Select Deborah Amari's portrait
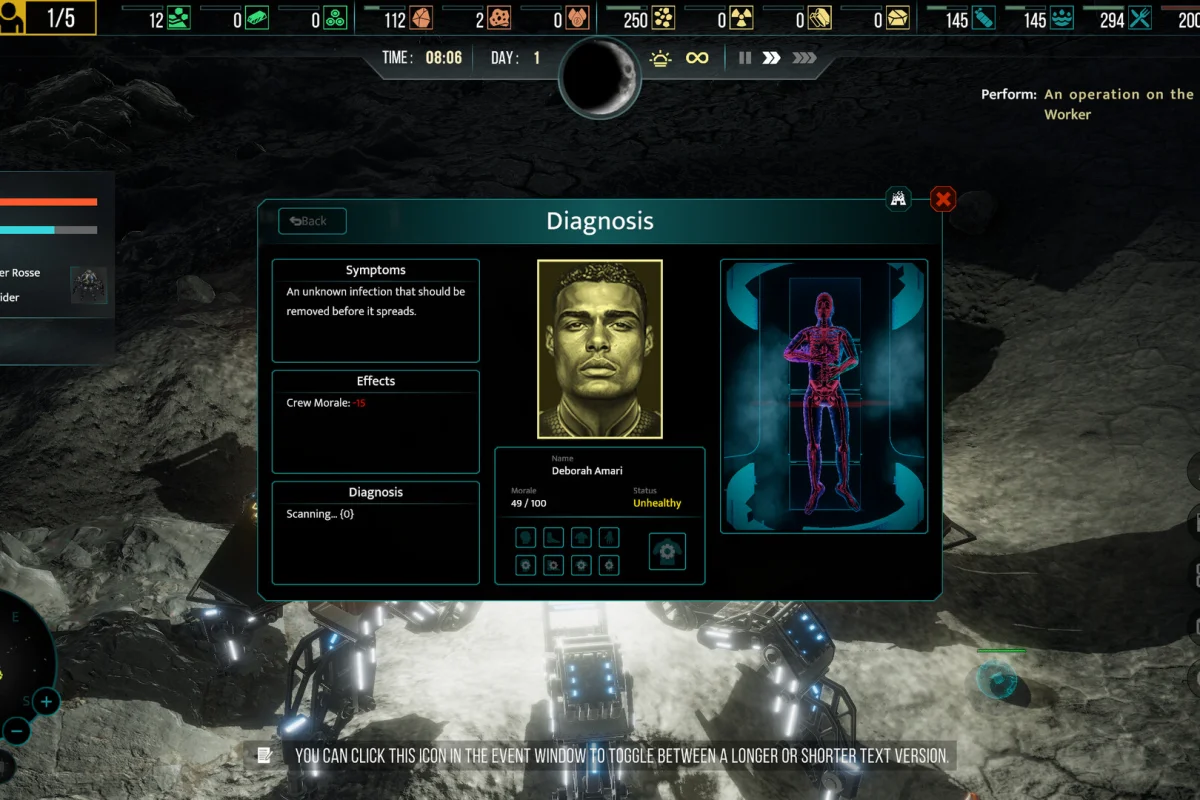The width and height of the screenshot is (1200, 800). point(600,349)
